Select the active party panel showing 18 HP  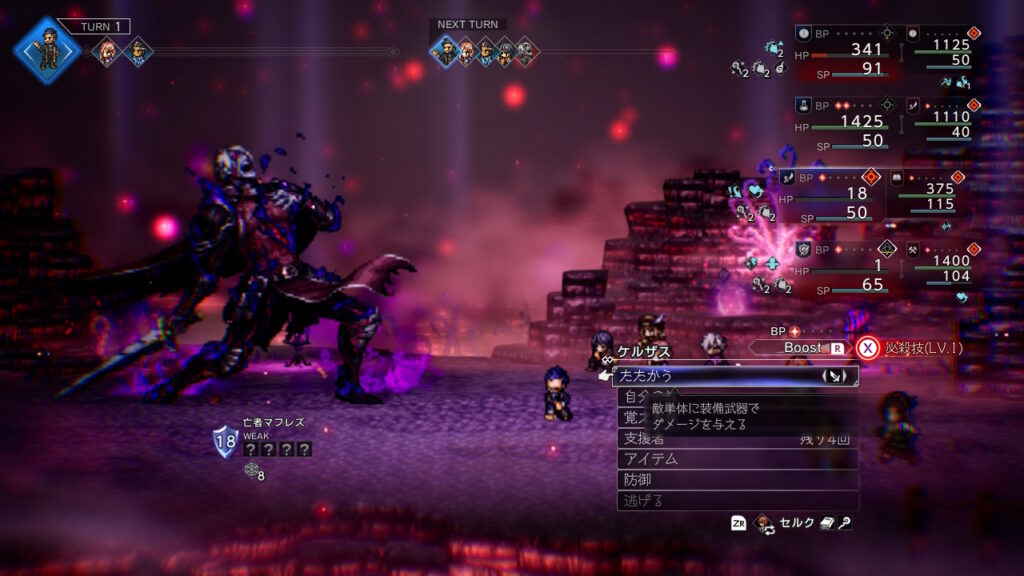[x=832, y=195]
